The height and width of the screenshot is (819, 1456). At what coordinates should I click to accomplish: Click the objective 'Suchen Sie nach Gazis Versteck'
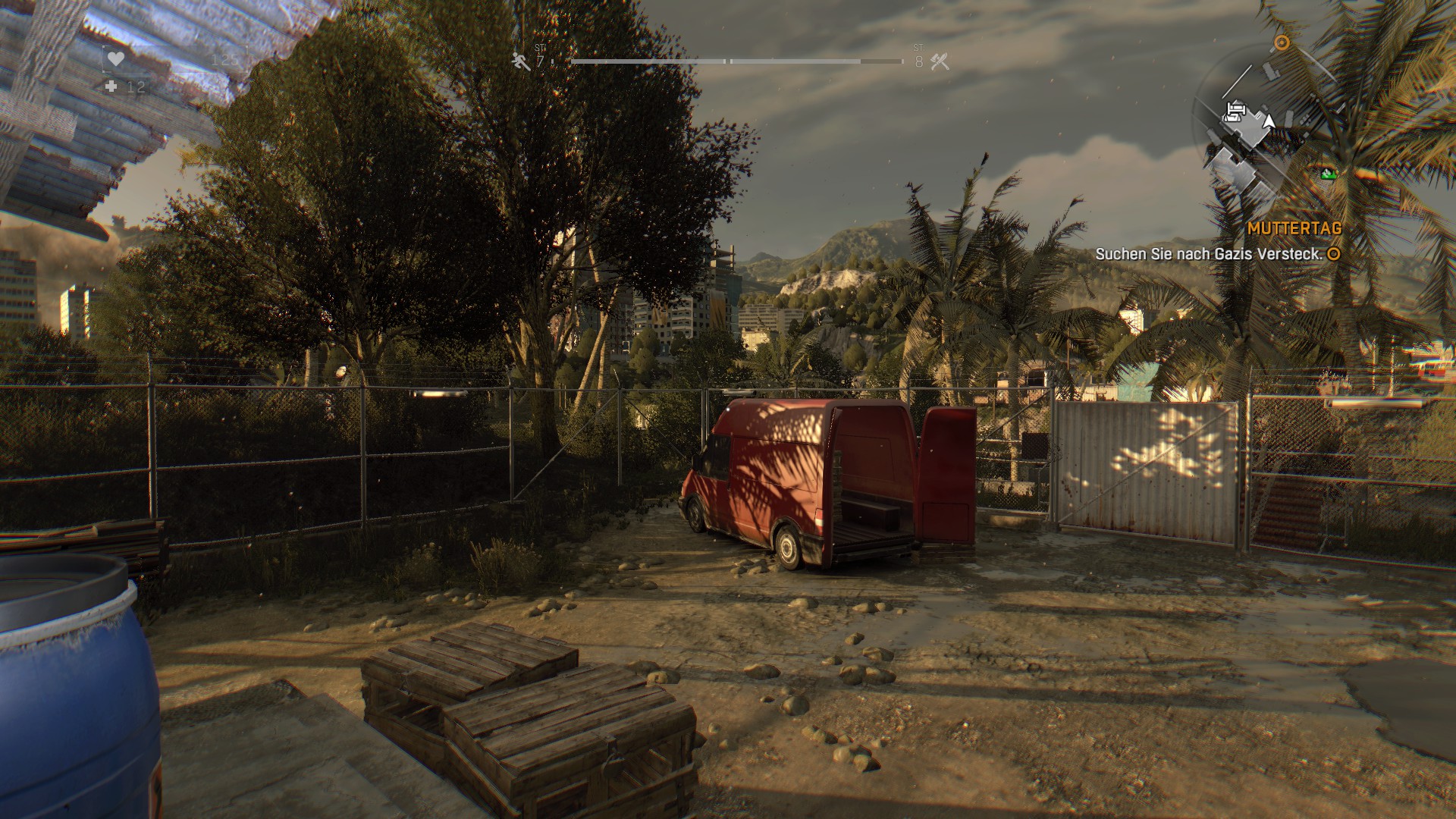click(x=1209, y=255)
